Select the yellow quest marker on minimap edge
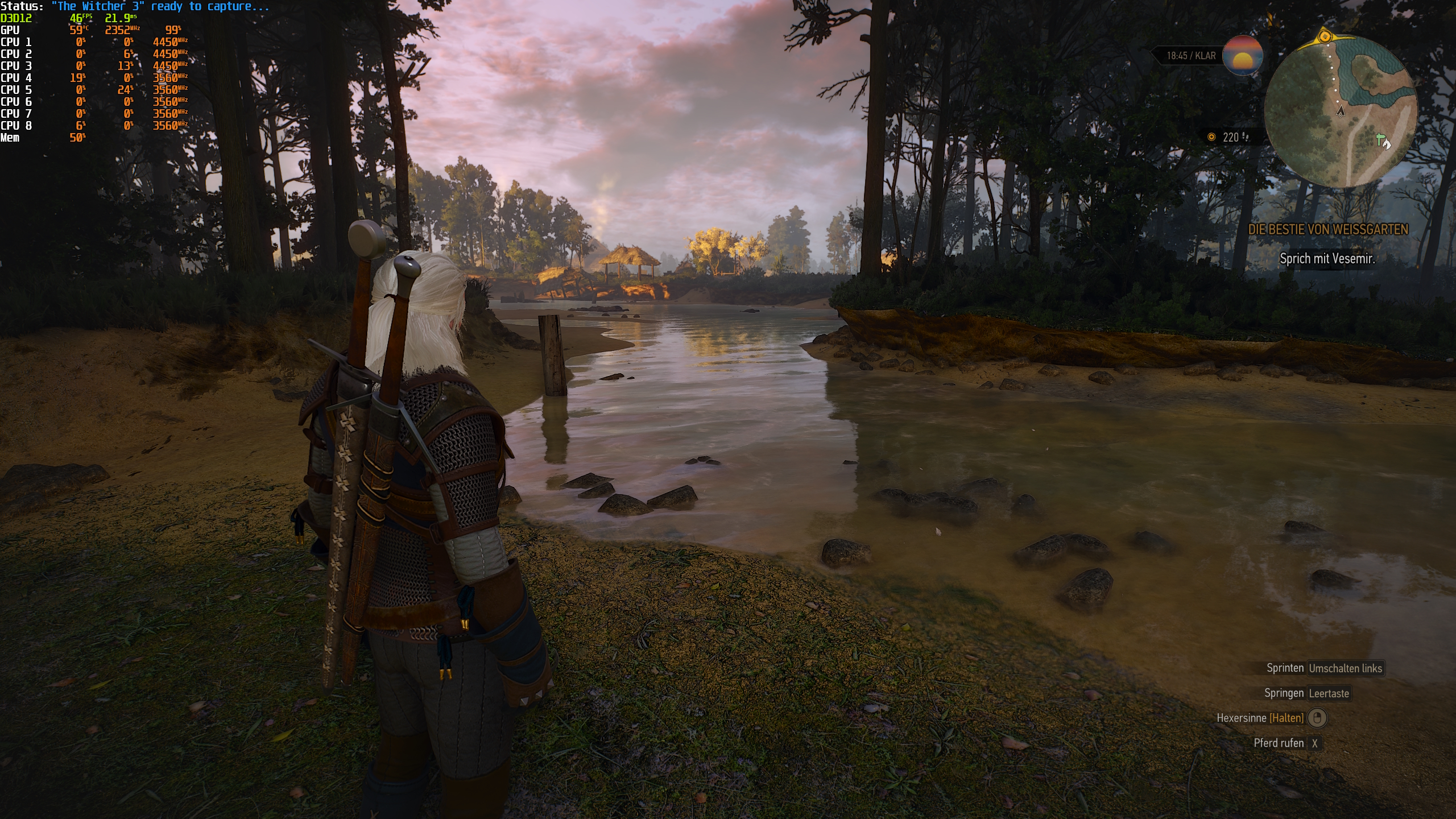This screenshot has width=1456, height=819. 1325,37
